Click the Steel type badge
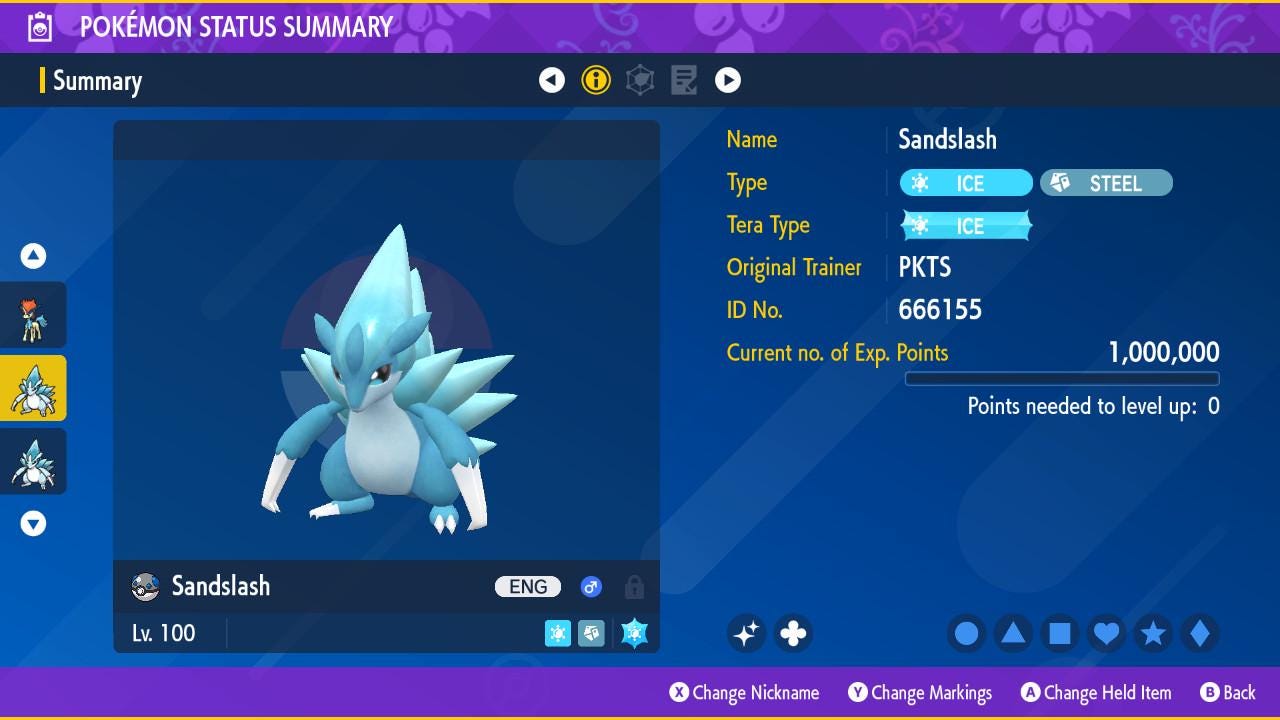Screen dimensions: 1280x720 [1106, 183]
